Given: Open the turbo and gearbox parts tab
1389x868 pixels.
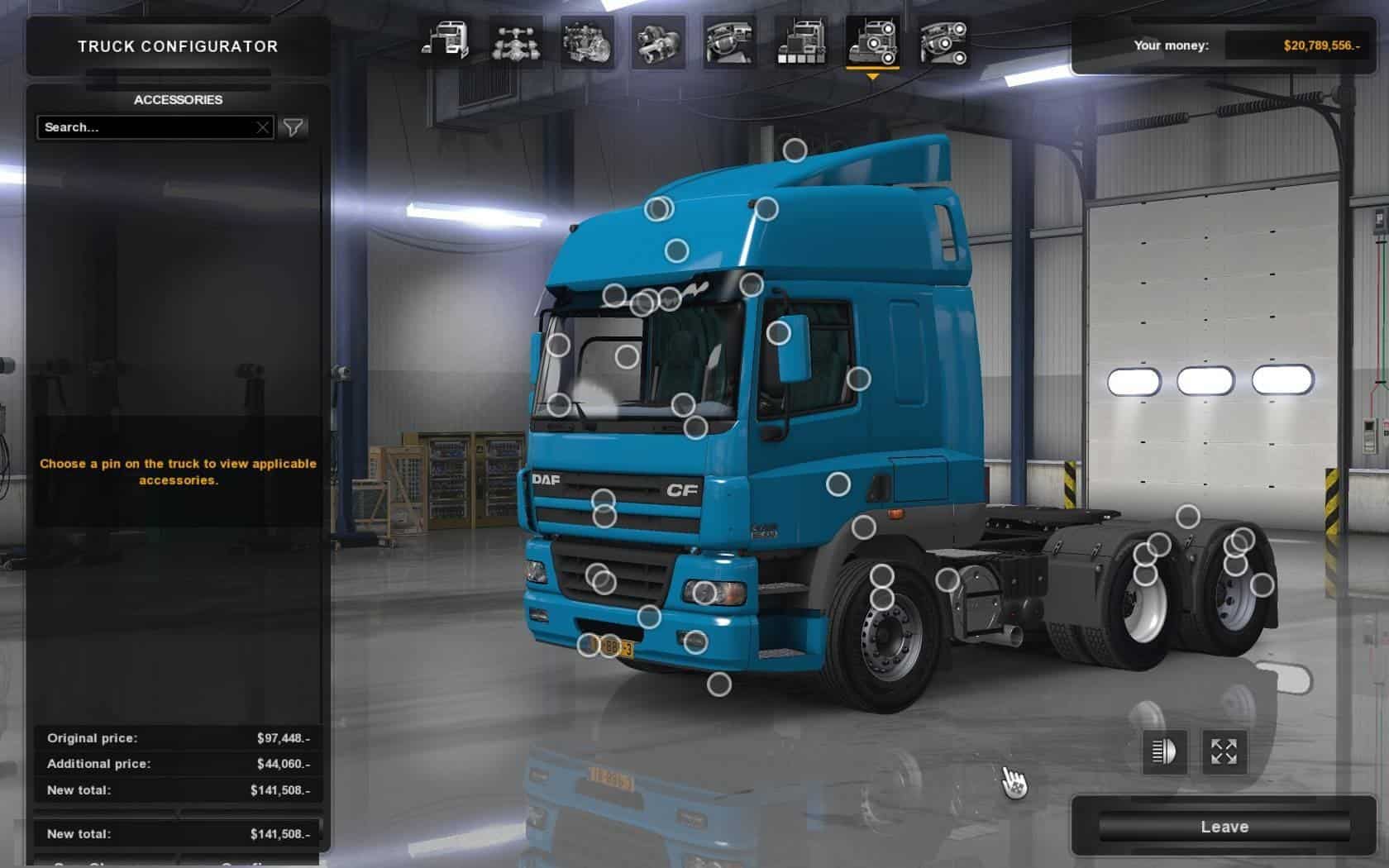Looking at the screenshot, I should 658,41.
